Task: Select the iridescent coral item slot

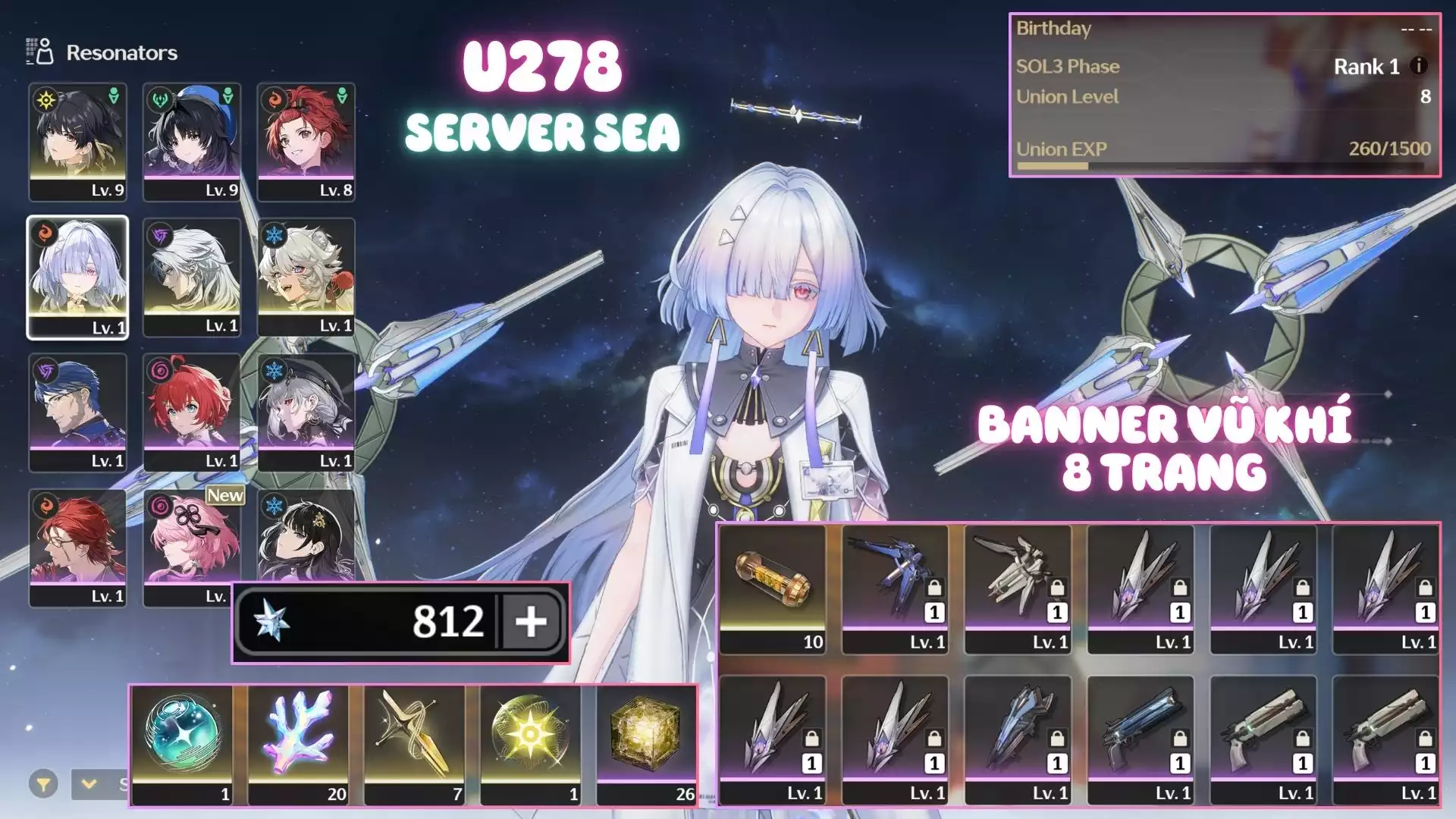Action: (298, 743)
